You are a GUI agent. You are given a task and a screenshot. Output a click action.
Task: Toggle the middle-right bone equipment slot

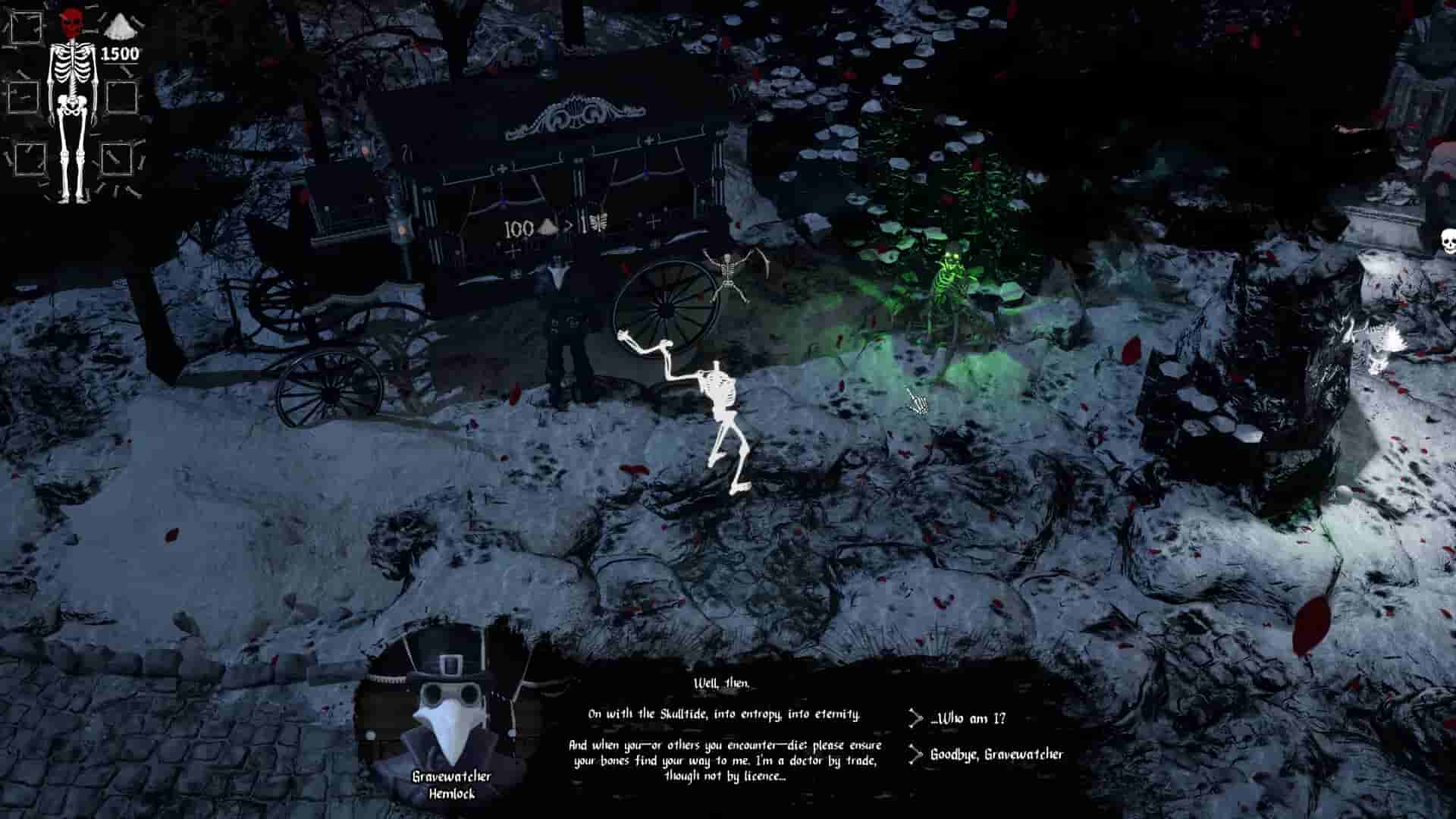[121, 97]
